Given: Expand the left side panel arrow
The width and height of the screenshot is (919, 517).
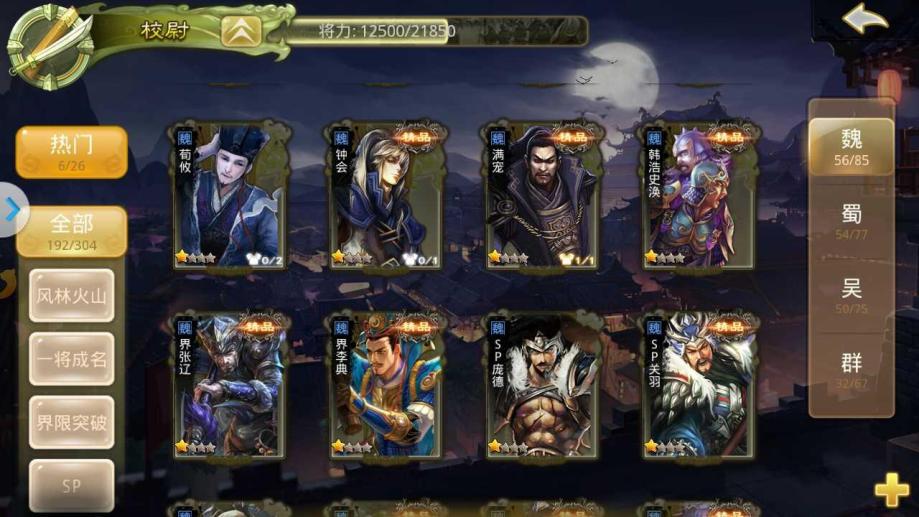Looking at the screenshot, I should [x=12, y=210].
